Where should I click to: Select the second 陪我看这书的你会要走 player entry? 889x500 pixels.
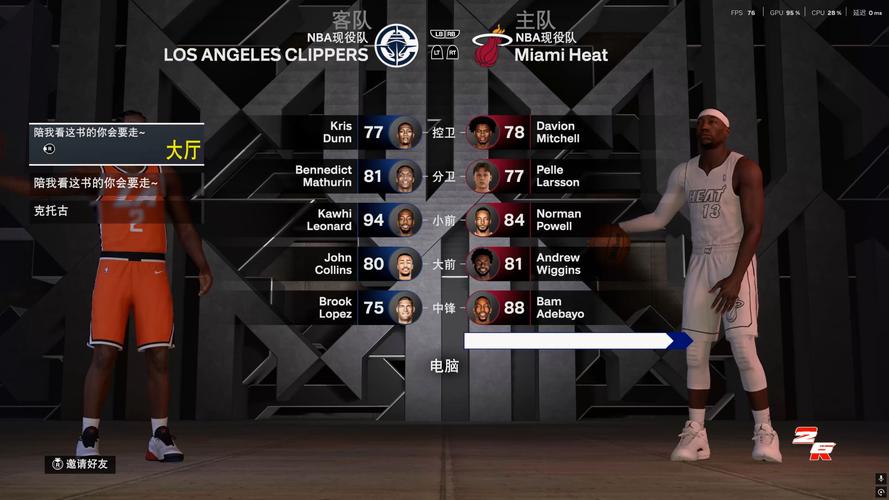[x=96, y=183]
